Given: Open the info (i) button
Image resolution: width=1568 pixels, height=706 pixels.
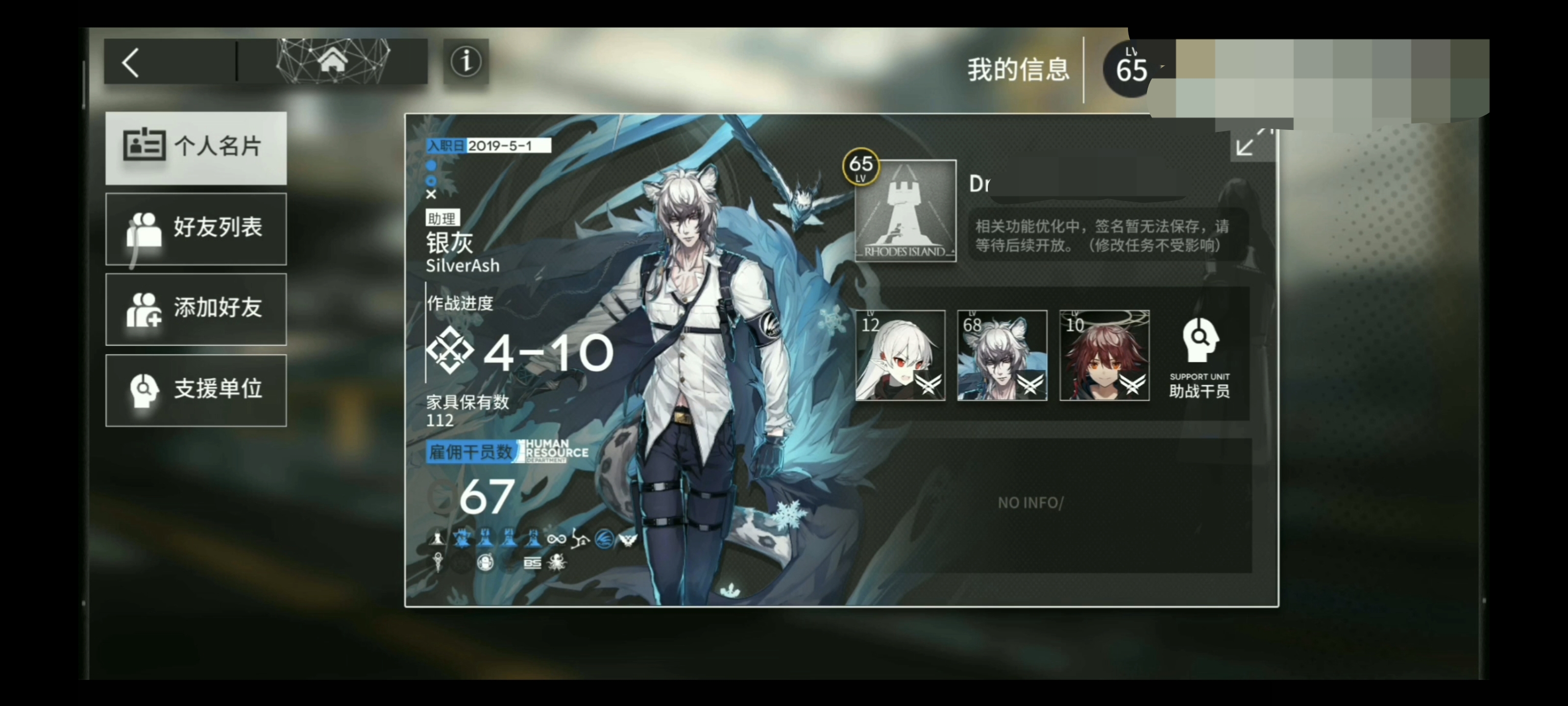Looking at the screenshot, I should pyautogui.click(x=465, y=62).
